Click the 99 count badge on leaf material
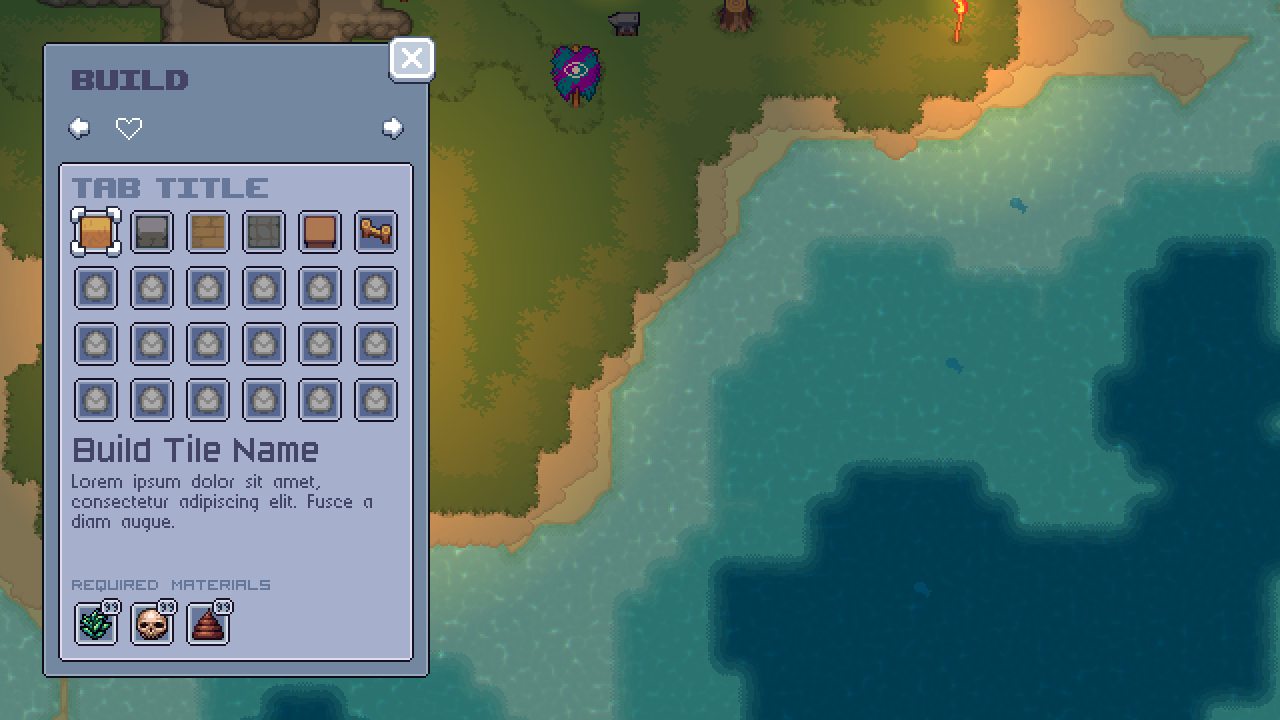Image resolution: width=1280 pixels, height=720 pixels. [112, 606]
